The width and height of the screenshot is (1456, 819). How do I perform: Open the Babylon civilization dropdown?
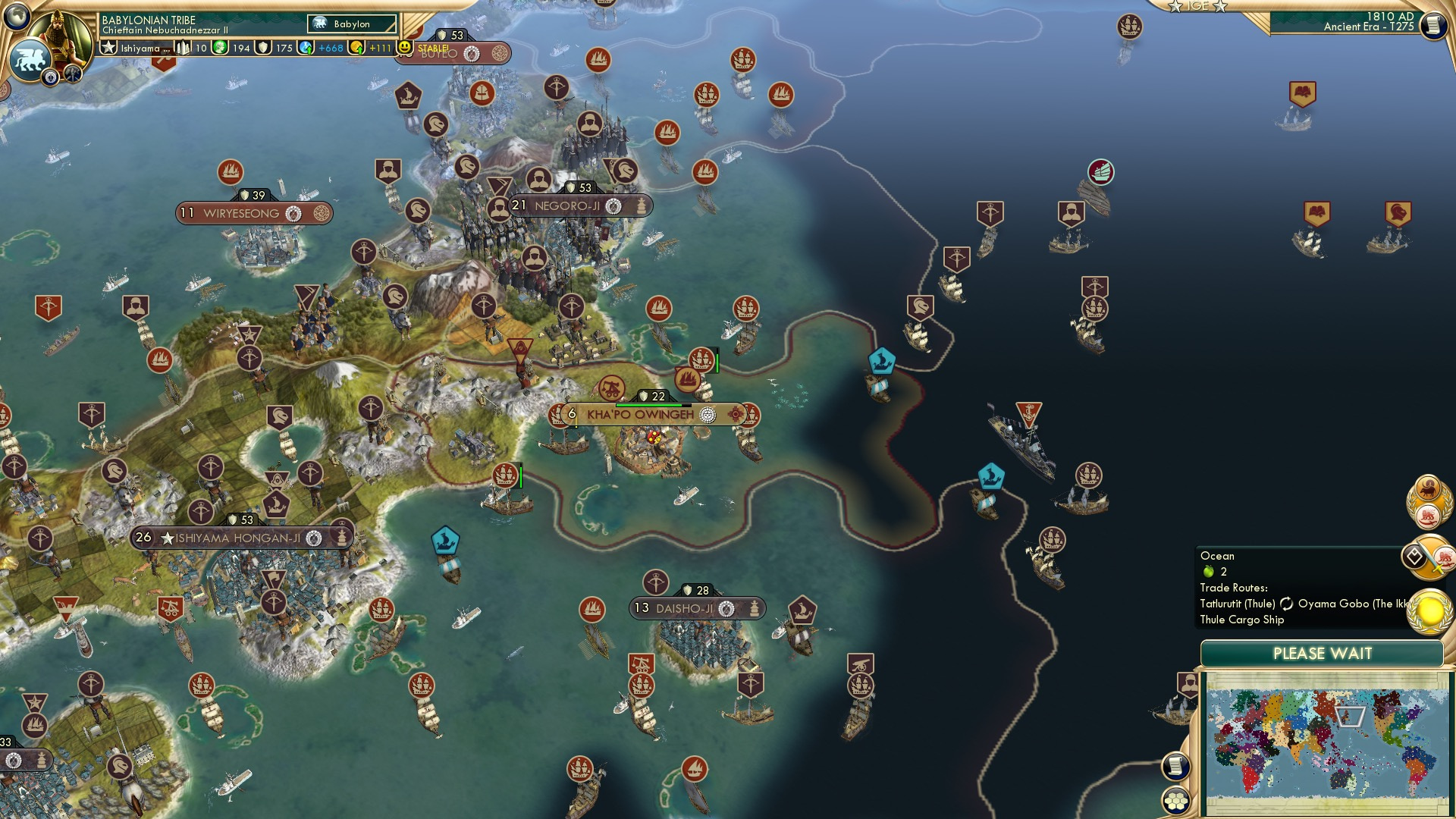350,24
